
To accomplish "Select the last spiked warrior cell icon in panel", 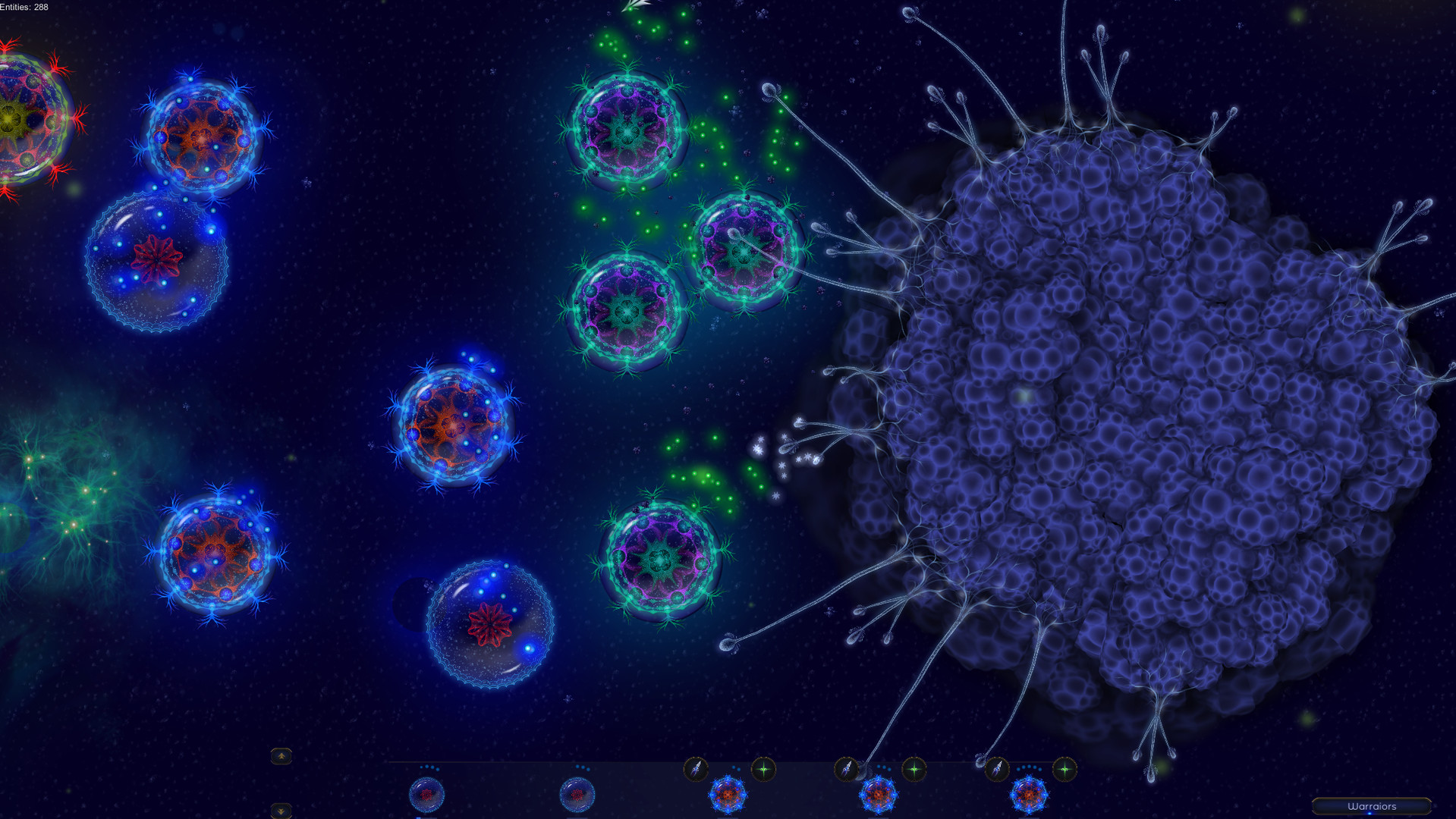I will 1028,793.
